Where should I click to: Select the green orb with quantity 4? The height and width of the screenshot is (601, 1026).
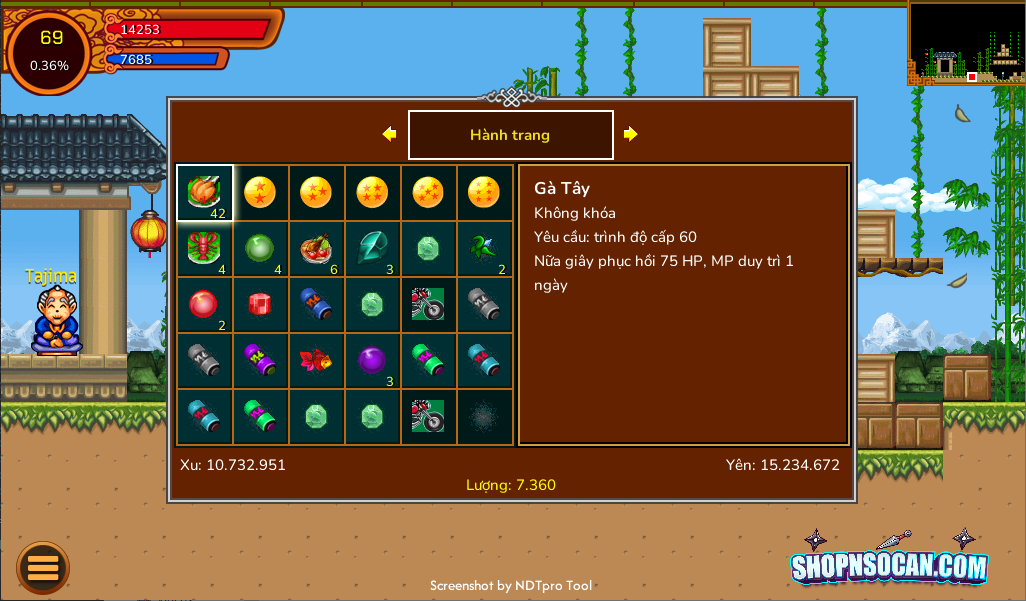point(260,249)
